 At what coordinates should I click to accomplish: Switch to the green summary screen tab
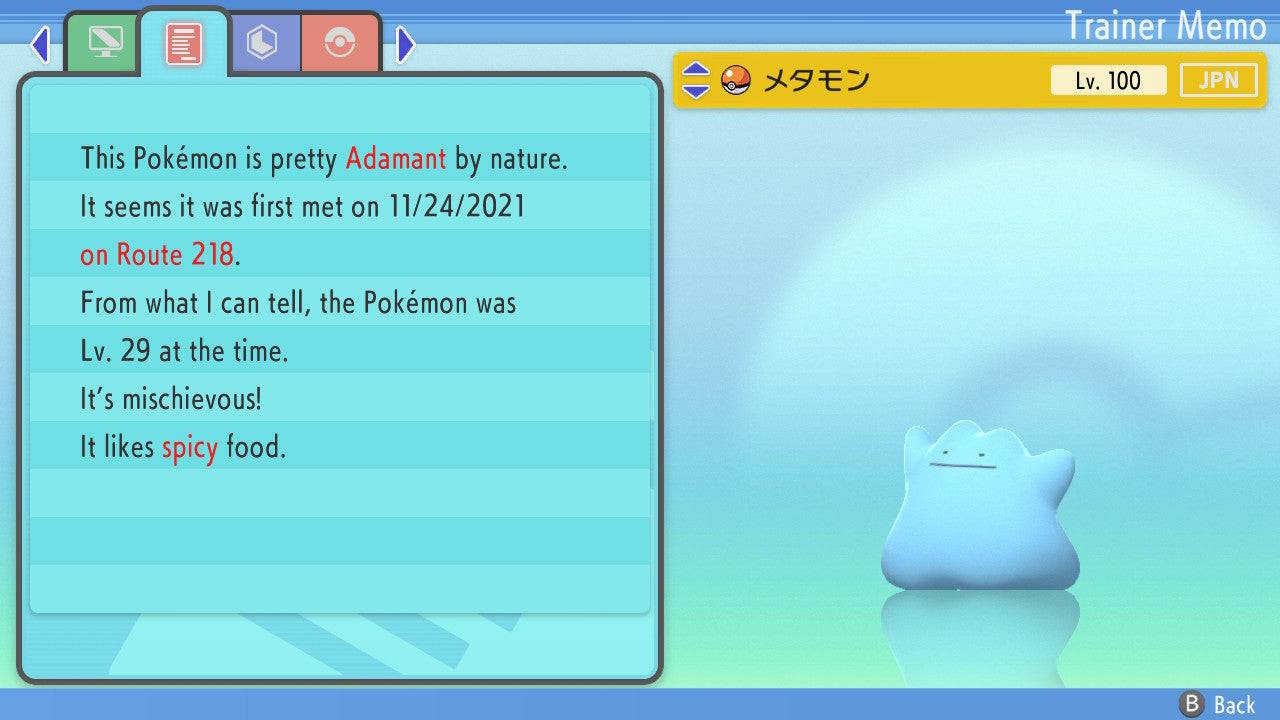coord(103,43)
